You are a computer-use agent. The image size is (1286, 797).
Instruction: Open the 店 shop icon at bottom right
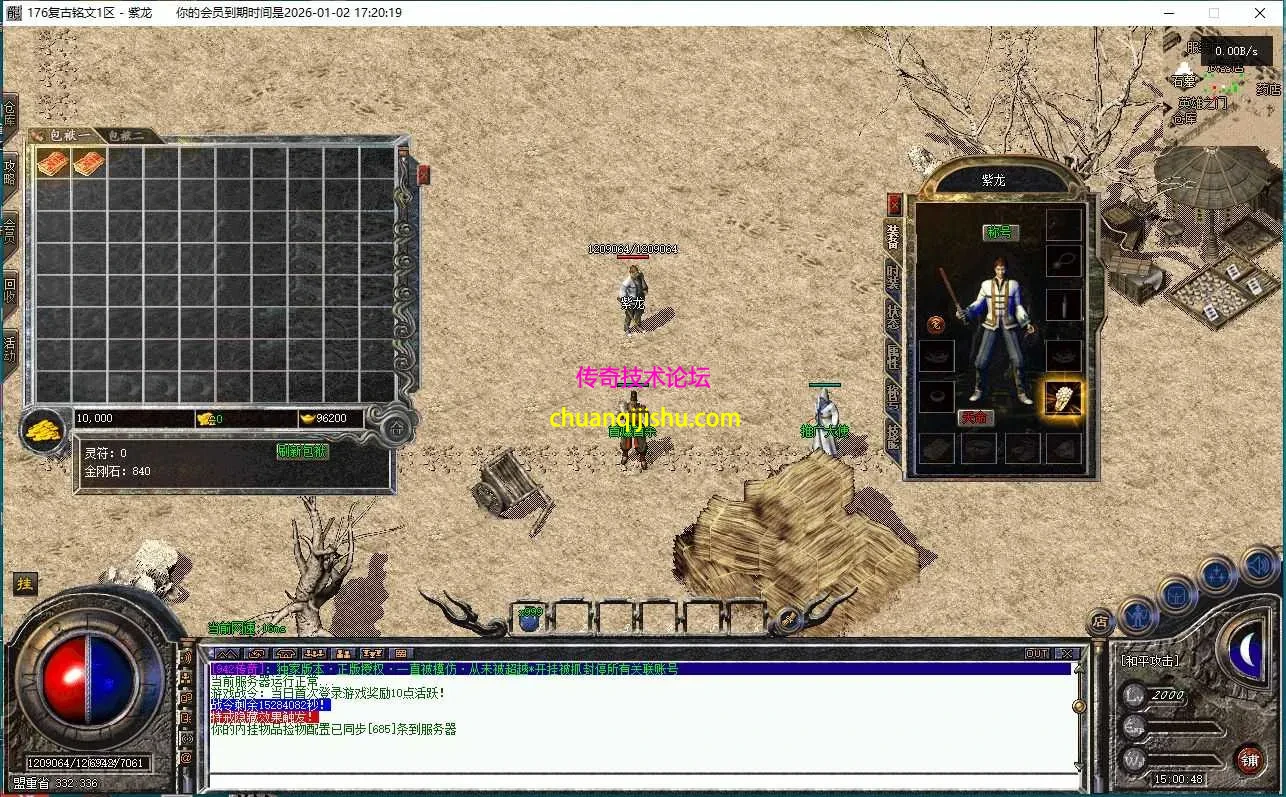click(1102, 622)
